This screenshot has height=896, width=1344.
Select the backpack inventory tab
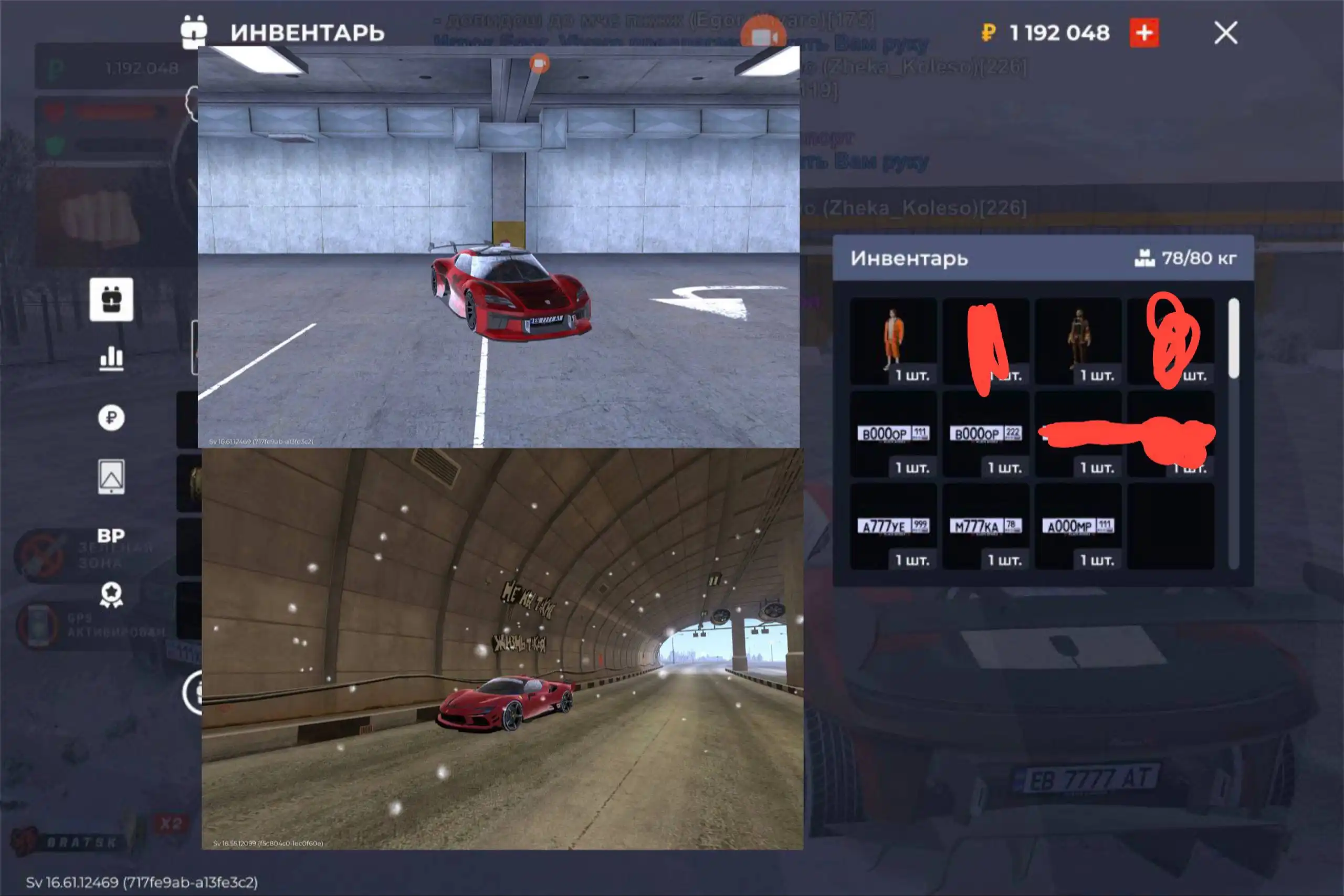[x=111, y=299]
